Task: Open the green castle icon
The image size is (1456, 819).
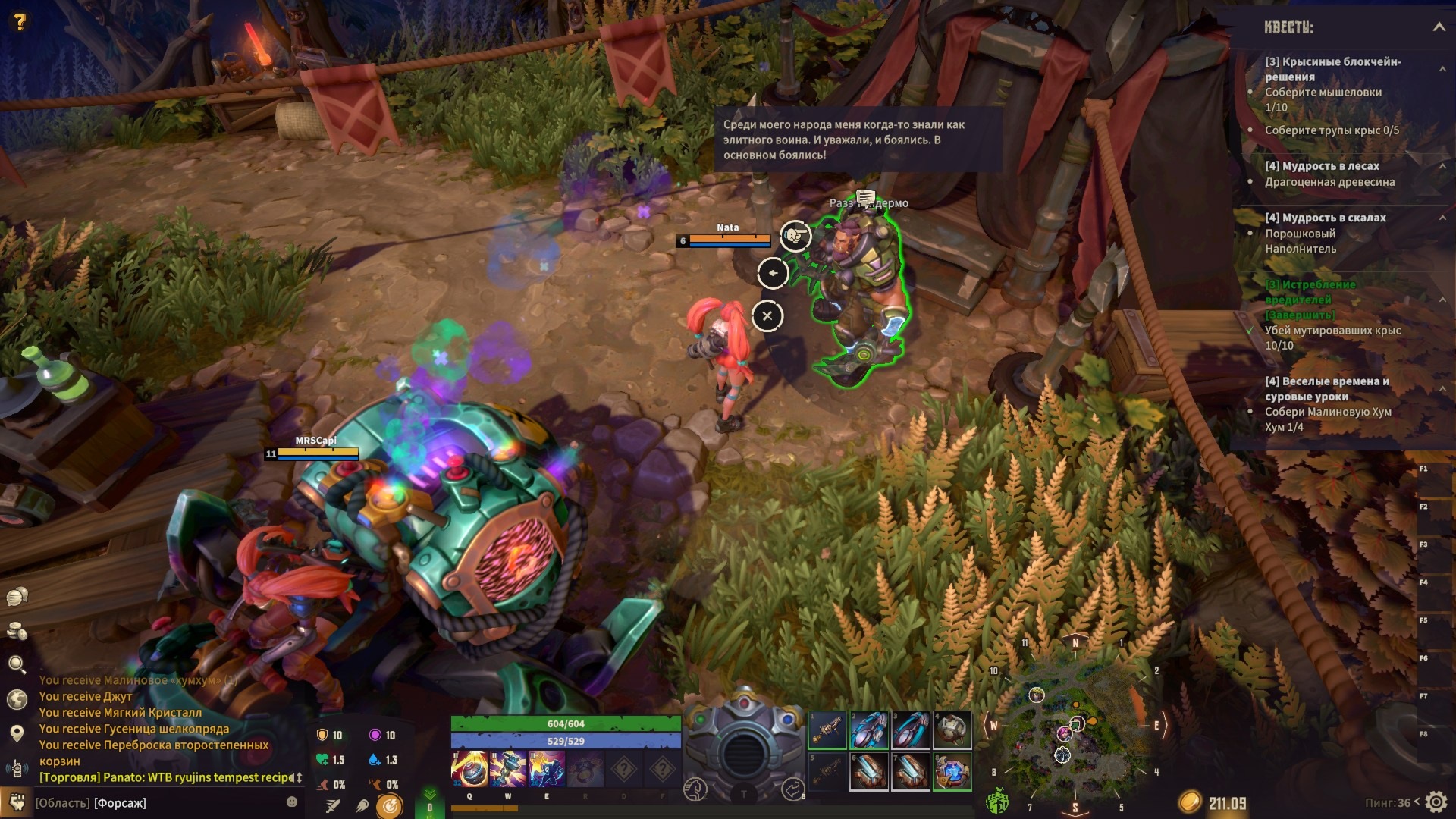Action: tap(996, 801)
